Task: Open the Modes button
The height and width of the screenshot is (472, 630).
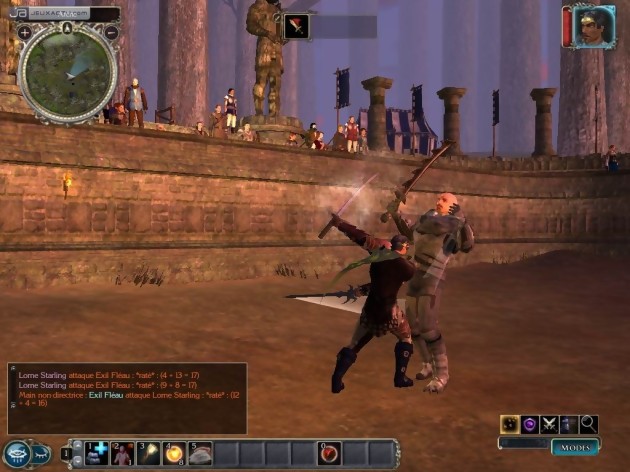Action: [574, 447]
